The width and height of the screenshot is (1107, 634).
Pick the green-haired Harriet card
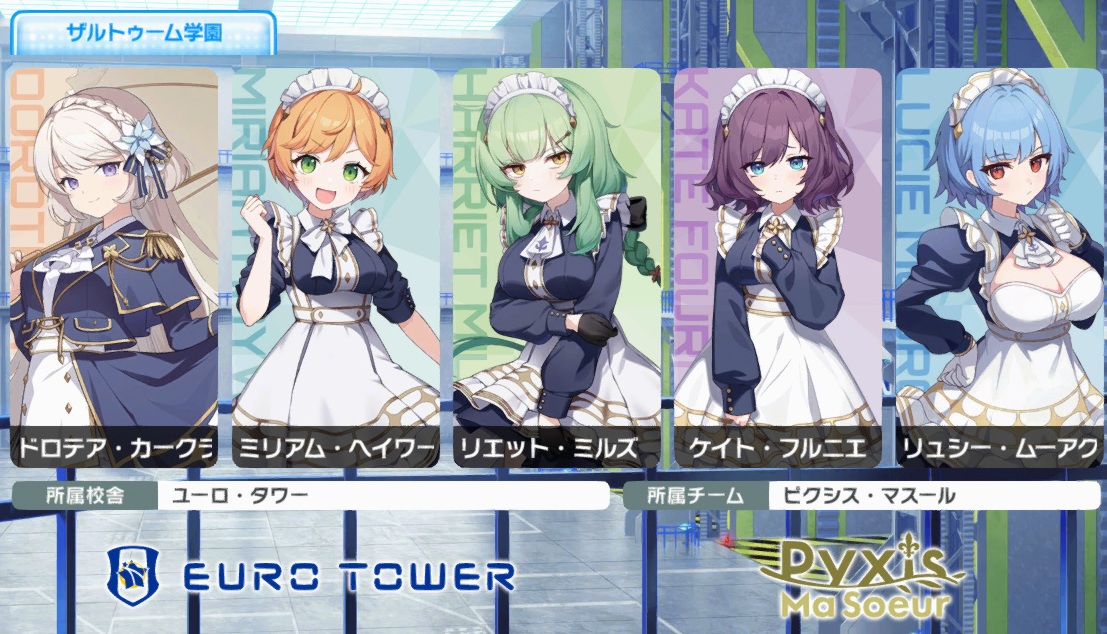point(556,265)
